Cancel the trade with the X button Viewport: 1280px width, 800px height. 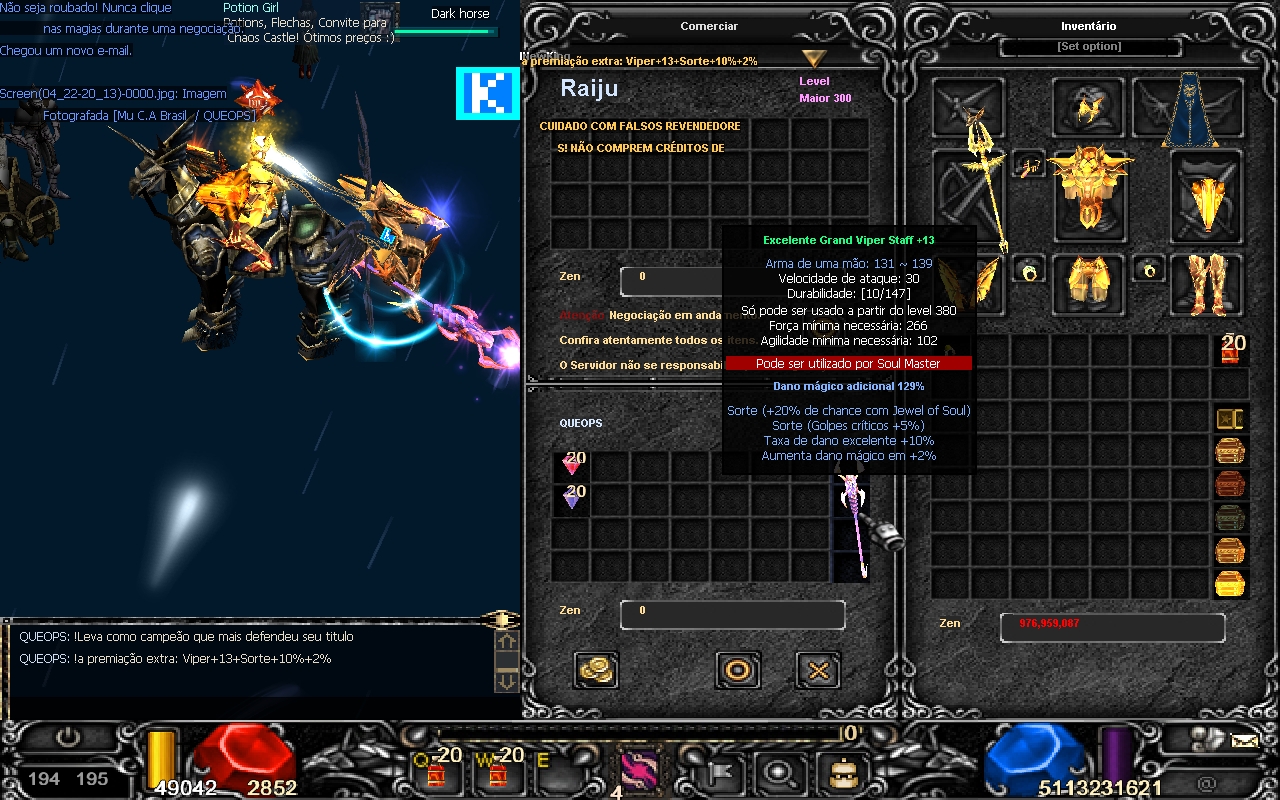817,670
